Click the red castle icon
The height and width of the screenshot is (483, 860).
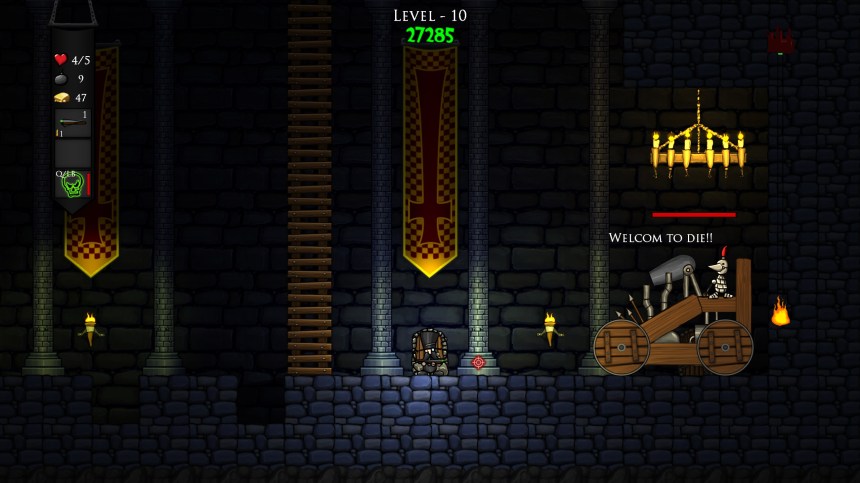click(780, 42)
